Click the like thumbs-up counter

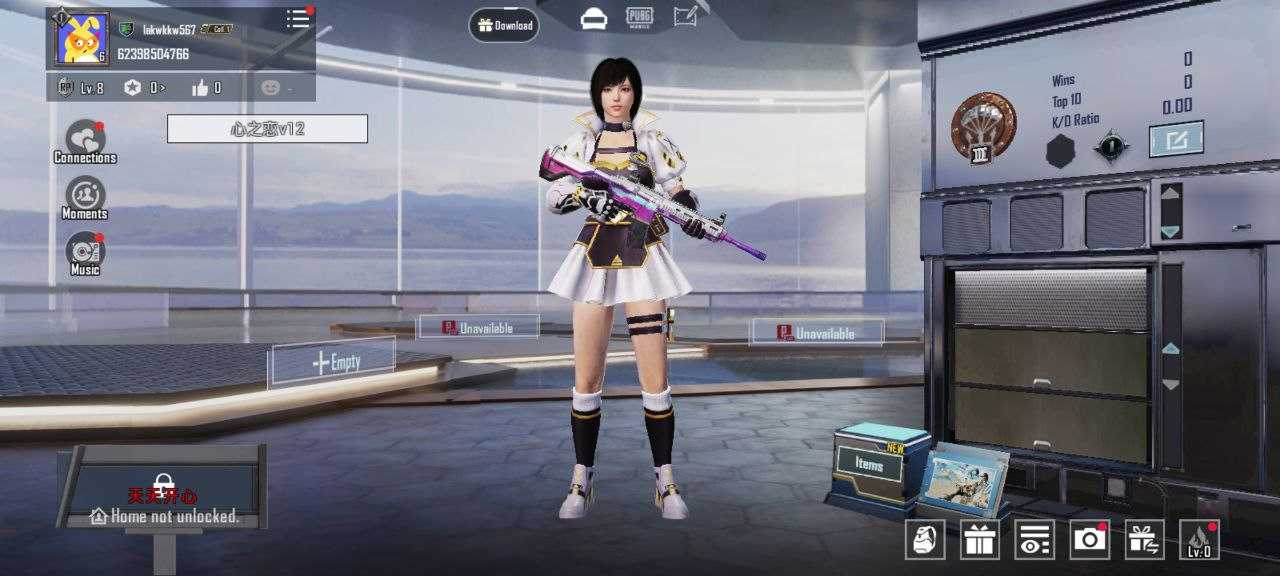(x=205, y=88)
